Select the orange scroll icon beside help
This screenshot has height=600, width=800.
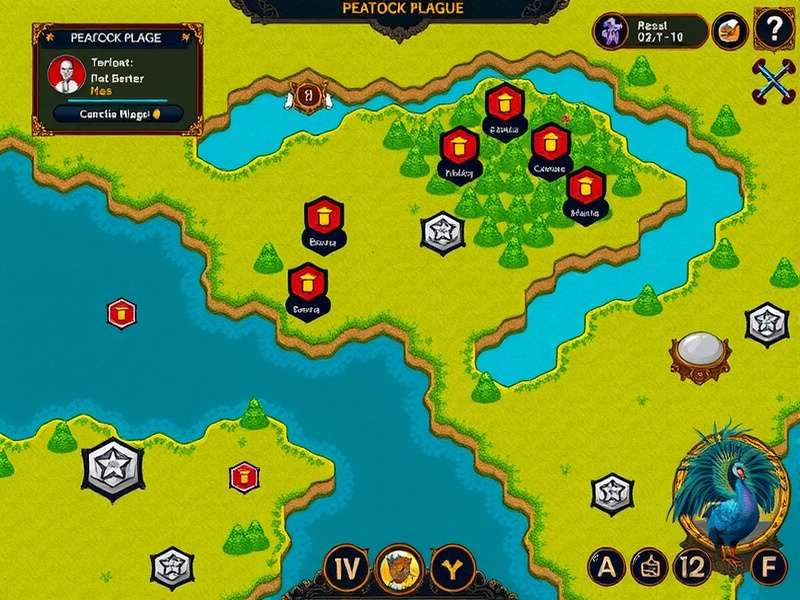click(729, 31)
